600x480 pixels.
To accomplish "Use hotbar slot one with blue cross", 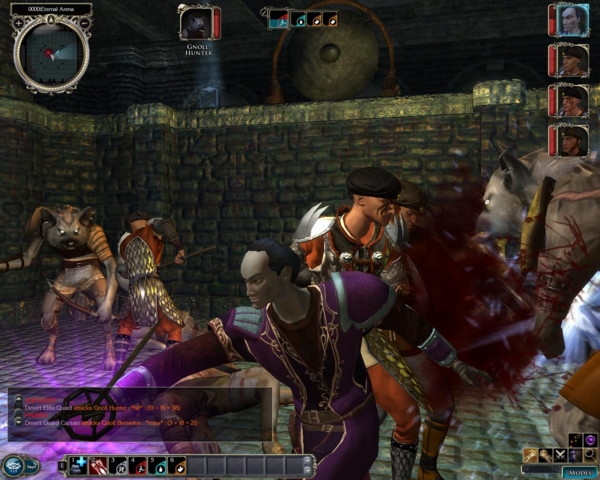I will (77, 465).
